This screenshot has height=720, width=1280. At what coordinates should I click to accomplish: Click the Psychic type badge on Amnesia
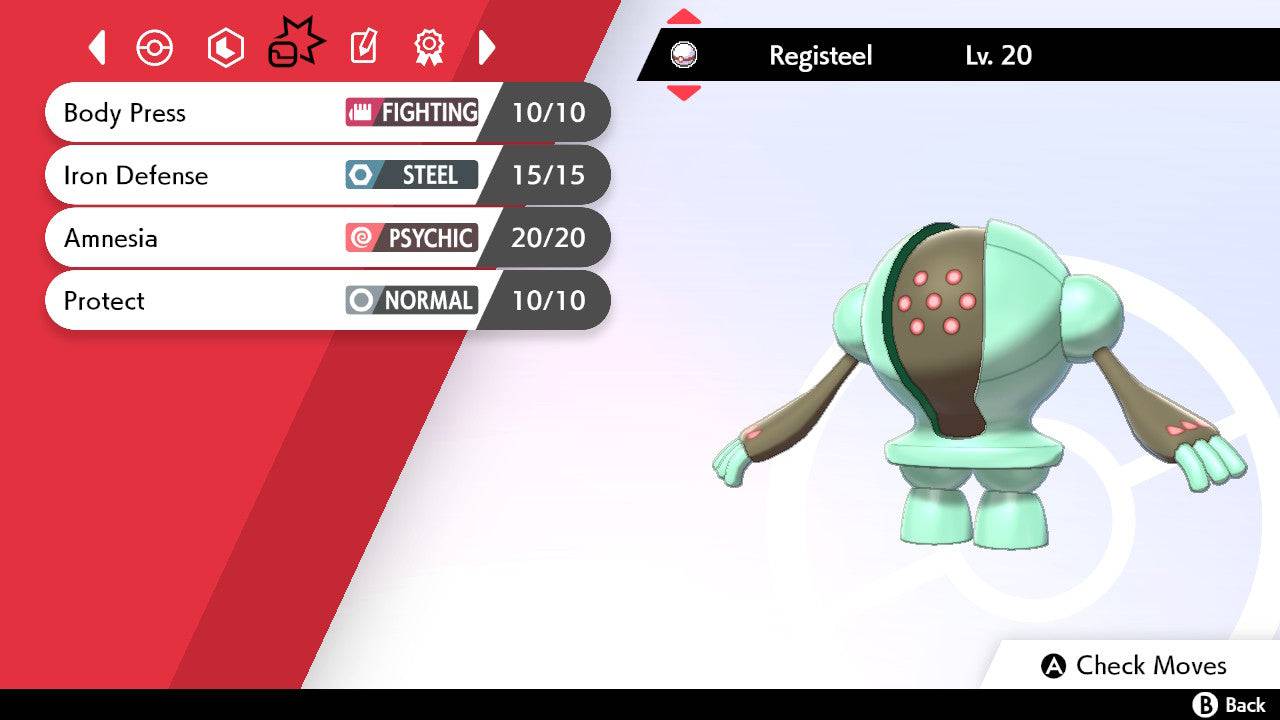click(x=413, y=238)
